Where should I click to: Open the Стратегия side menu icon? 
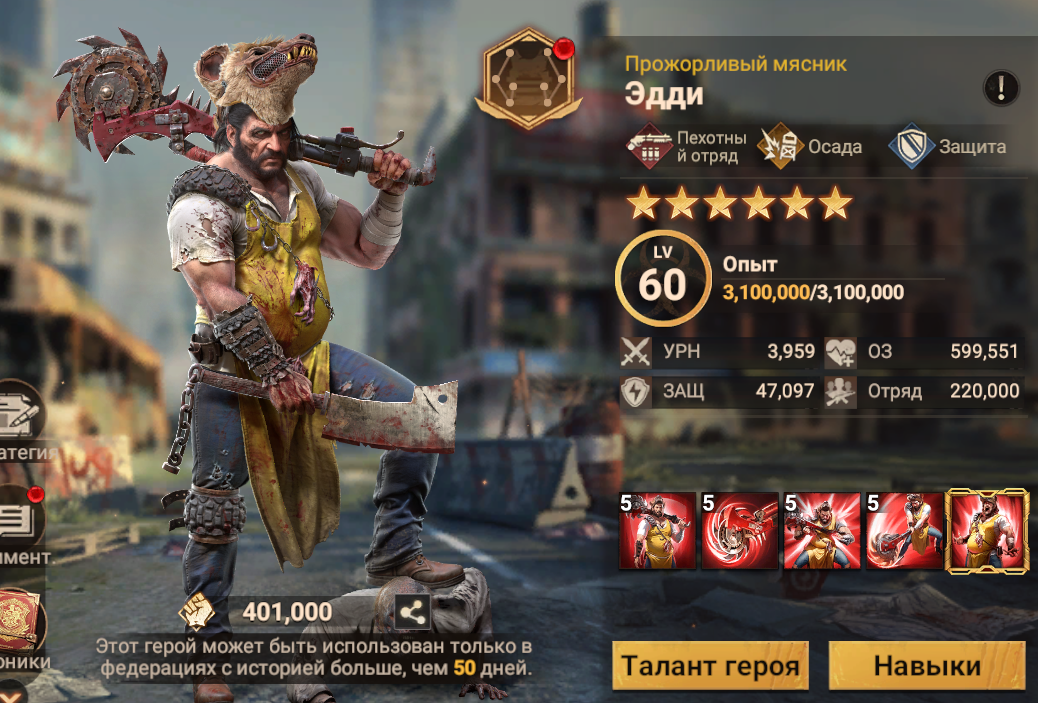point(20,412)
